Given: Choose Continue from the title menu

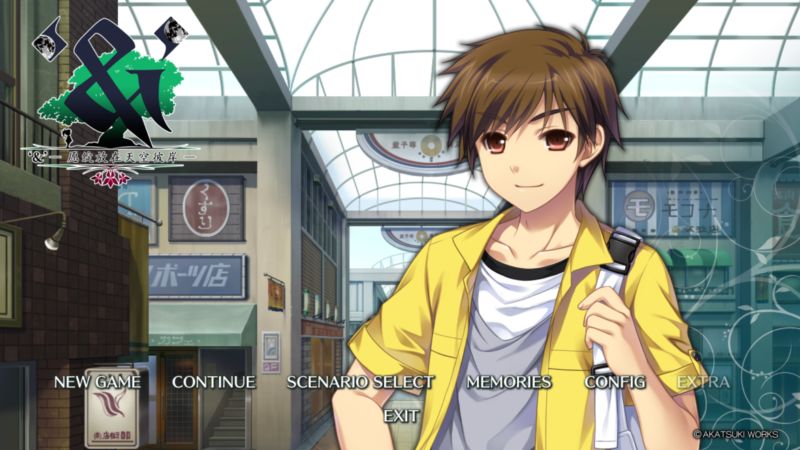Looking at the screenshot, I should (x=213, y=382).
